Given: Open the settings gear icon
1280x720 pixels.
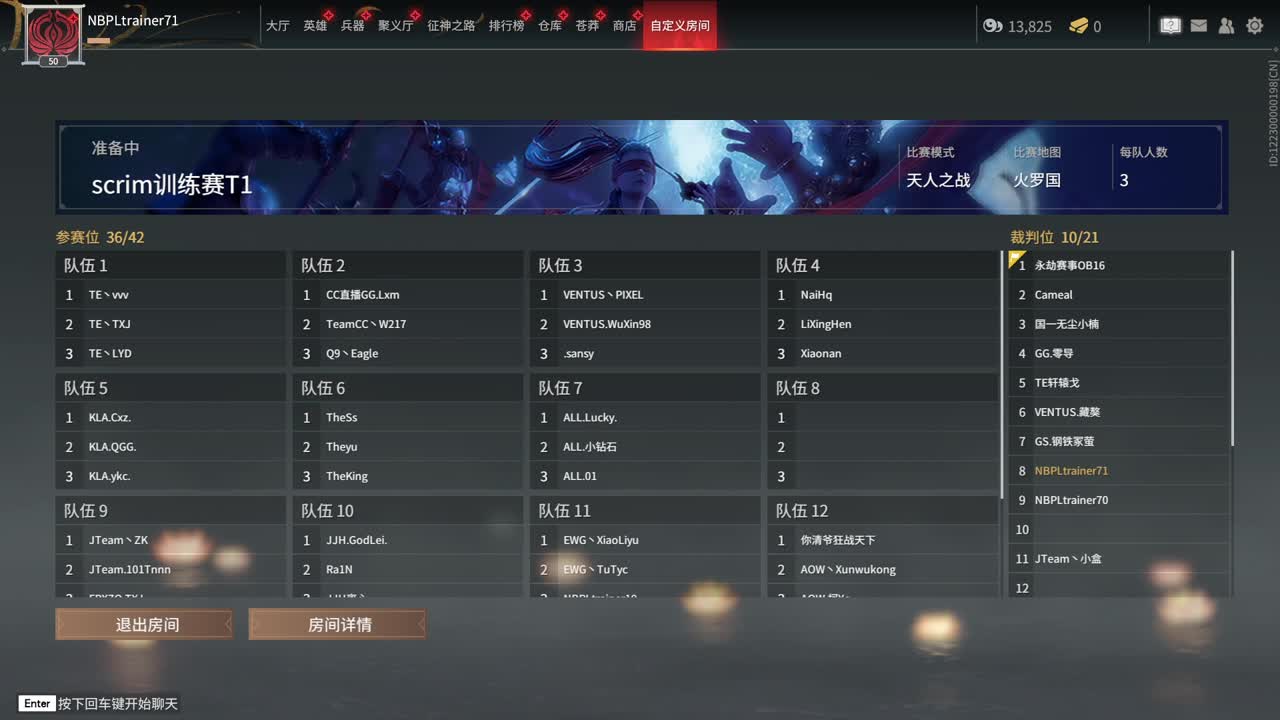Looking at the screenshot, I should 1254,25.
